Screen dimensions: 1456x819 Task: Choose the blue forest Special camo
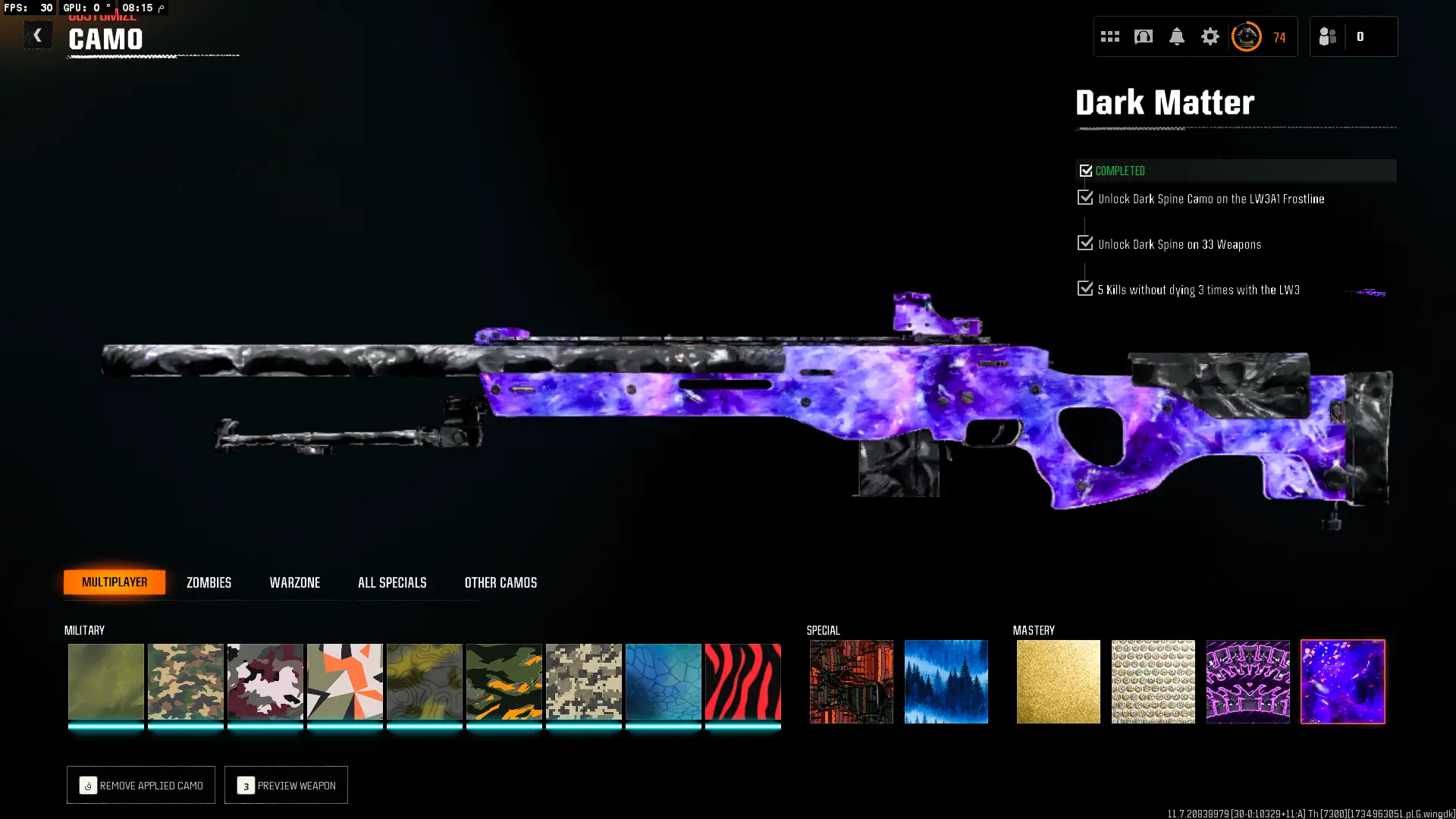pos(946,682)
